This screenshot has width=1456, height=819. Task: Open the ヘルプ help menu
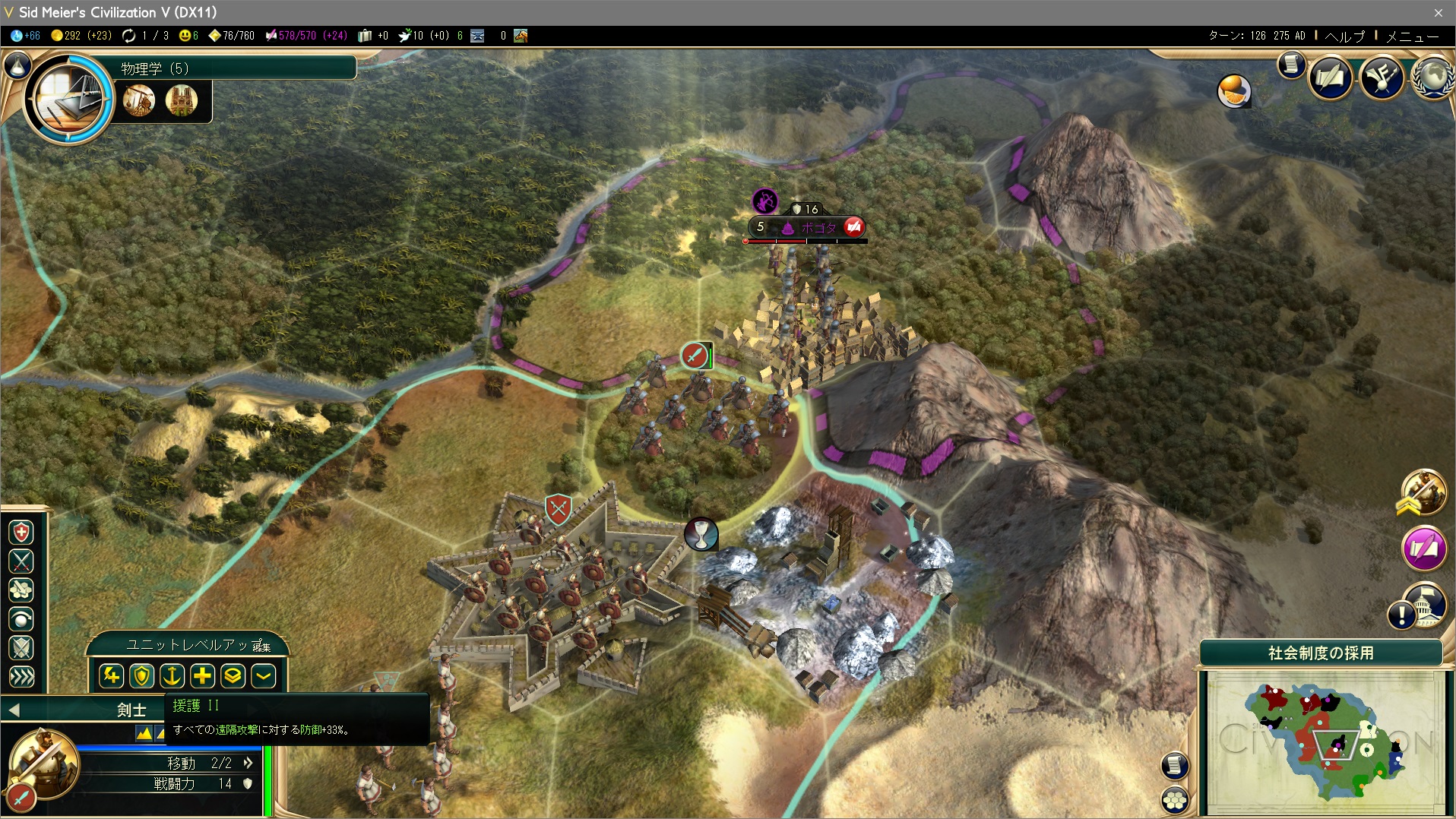(1344, 36)
